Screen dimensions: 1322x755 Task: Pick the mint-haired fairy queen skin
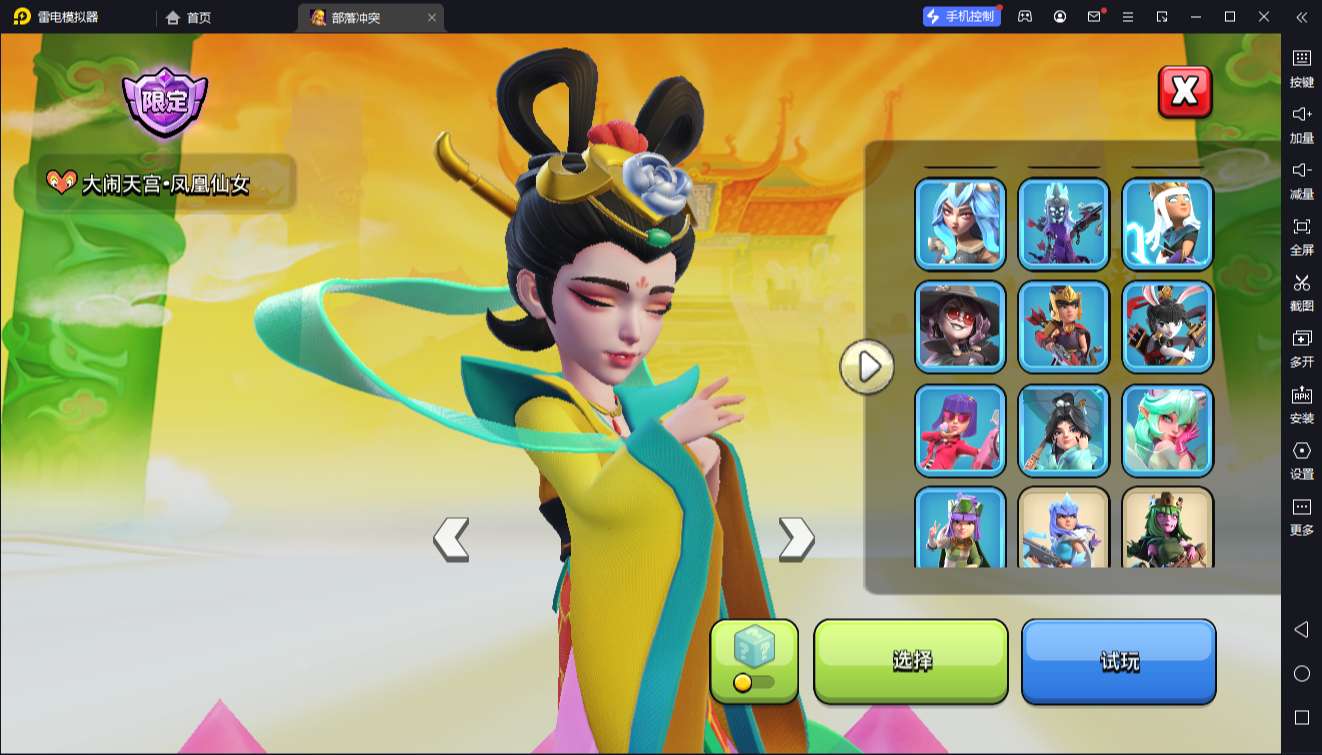tap(1167, 430)
